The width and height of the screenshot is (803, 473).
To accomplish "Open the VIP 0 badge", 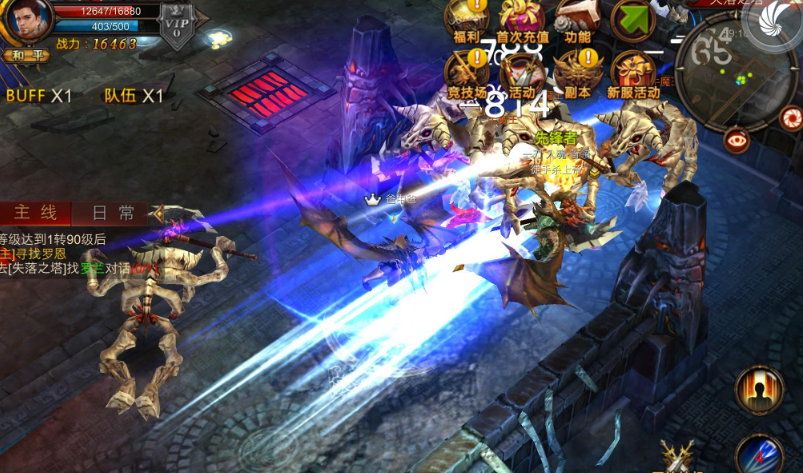I will [177, 24].
